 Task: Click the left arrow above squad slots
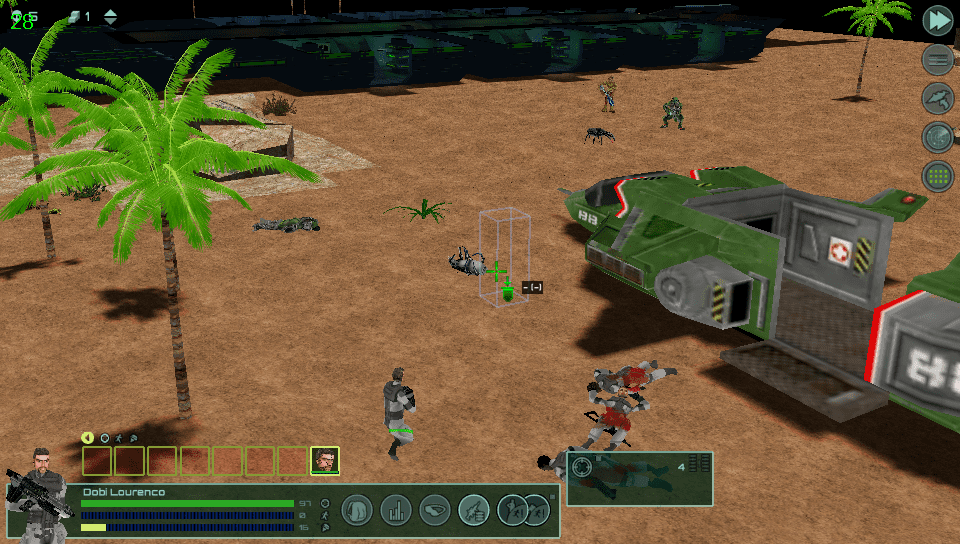pyautogui.click(x=87, y=437)
